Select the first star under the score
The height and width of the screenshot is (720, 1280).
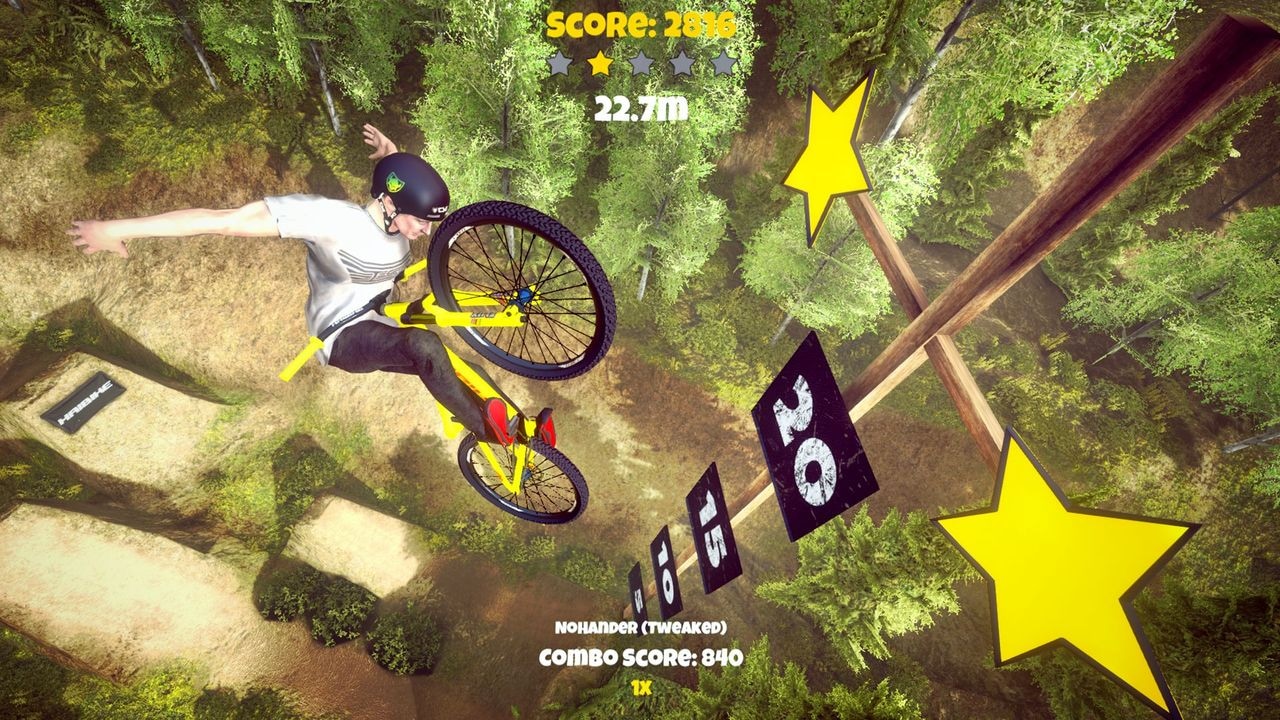pyautogui.click(x=558, y=60)
